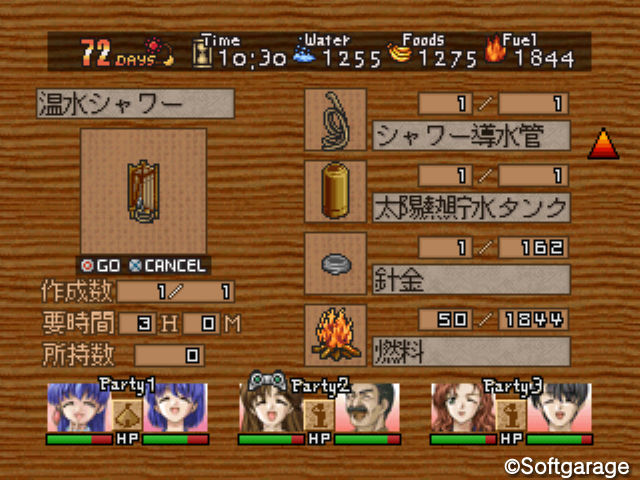Select the Party2 status icon
The image size is (640, 480).
click(319, 411)
